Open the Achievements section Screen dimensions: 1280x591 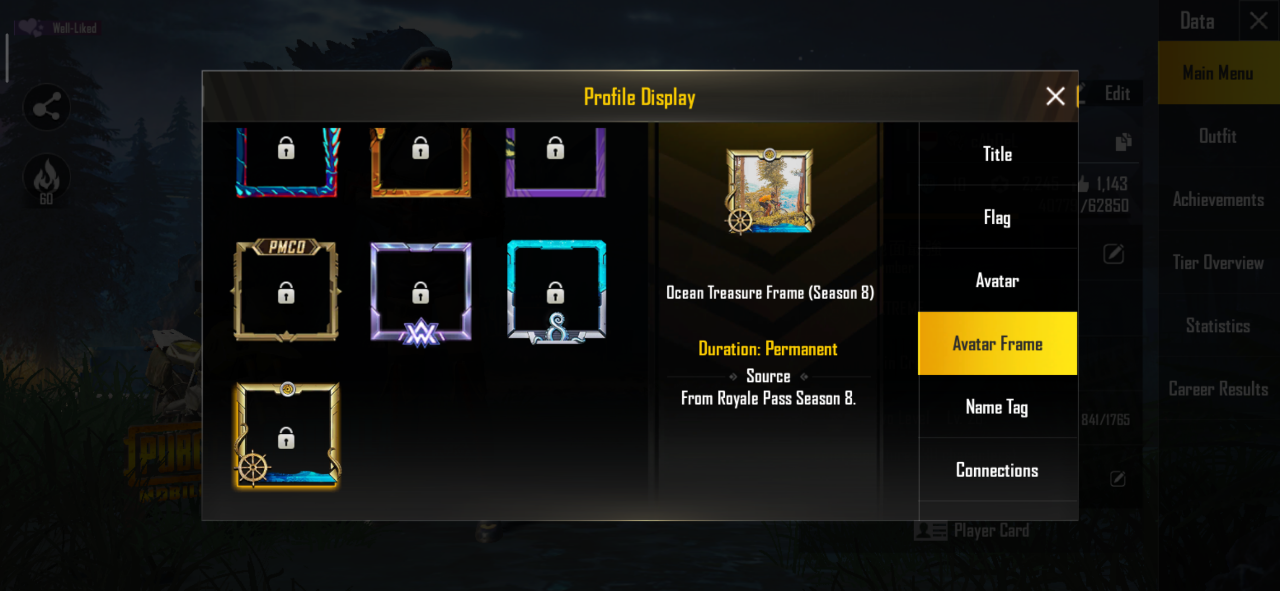pos(1217,200)
